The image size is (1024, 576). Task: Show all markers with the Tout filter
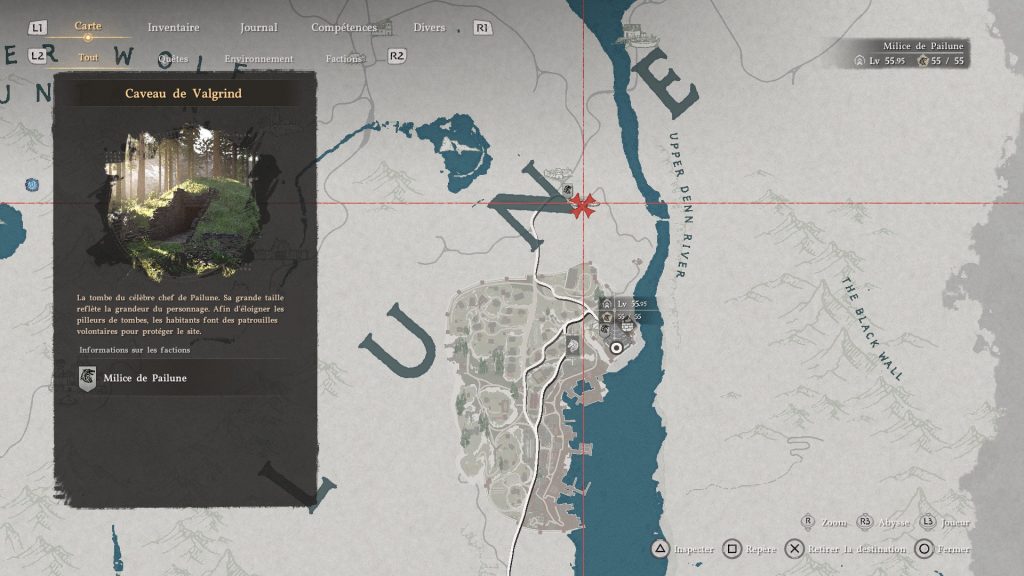coord(88,57)
